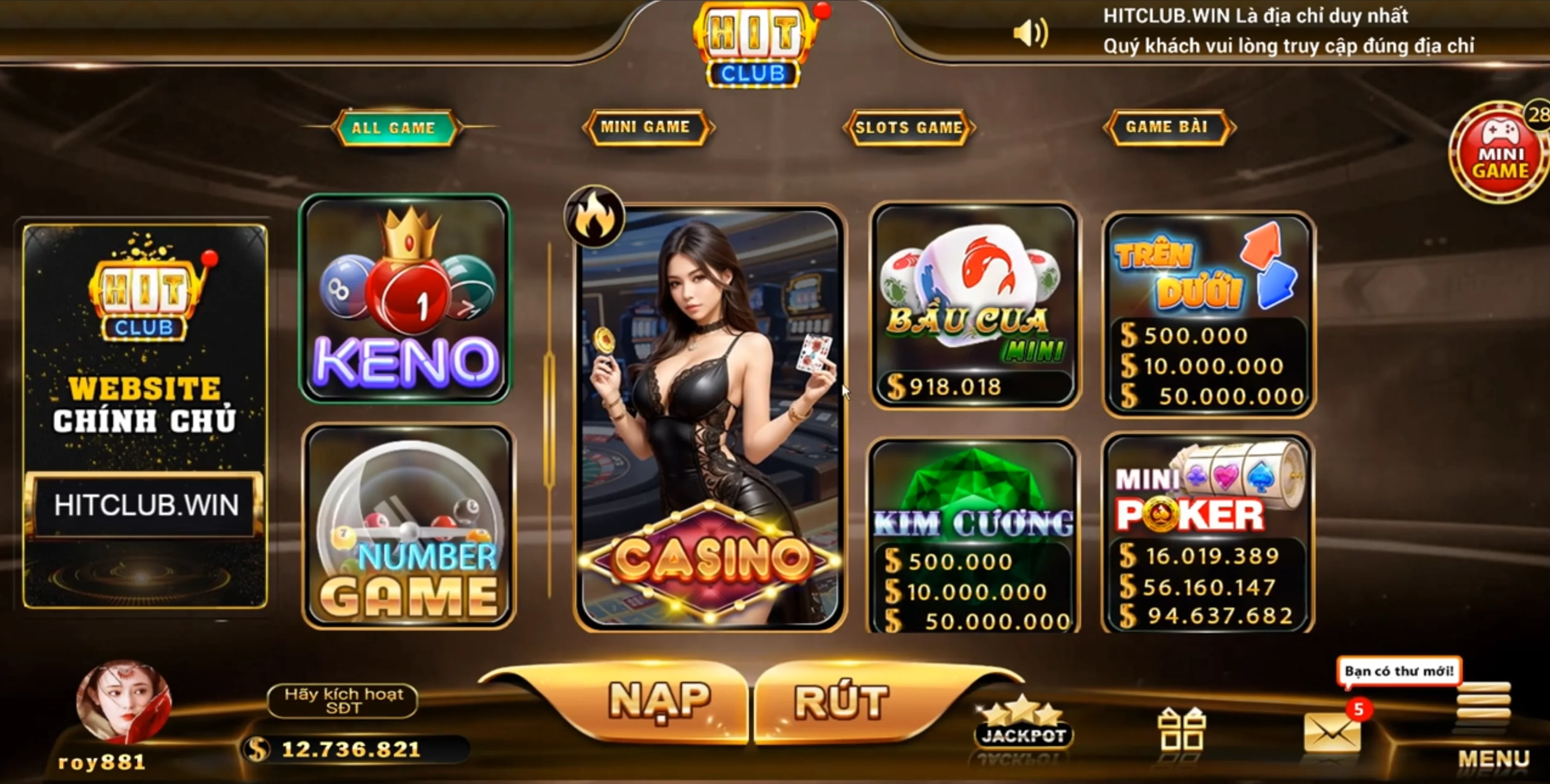Select the SLOTS GAME tab
The image size is (1550, 784).
(908, 127)
